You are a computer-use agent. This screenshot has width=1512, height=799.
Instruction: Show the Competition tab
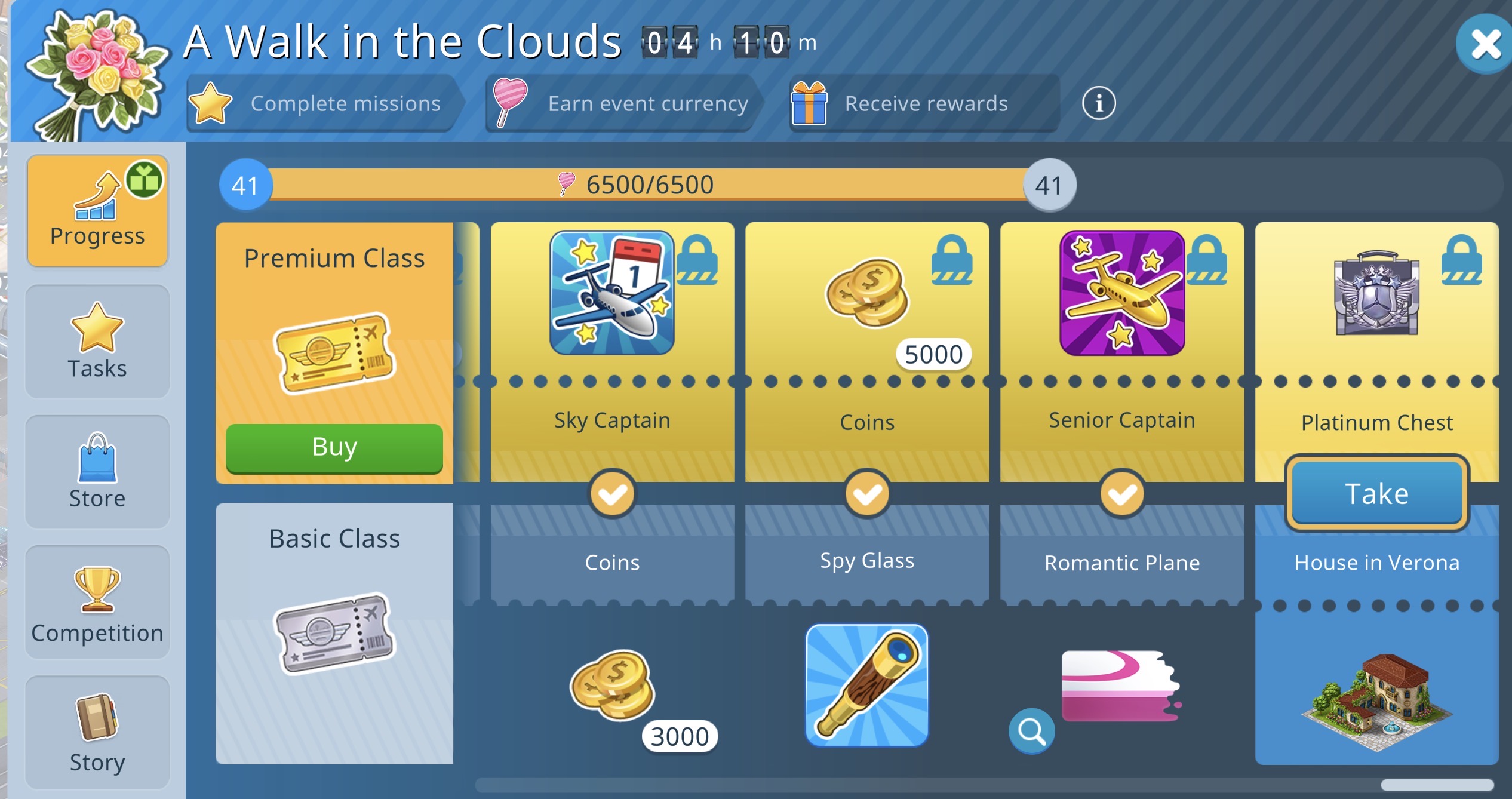tap(97, 602)
